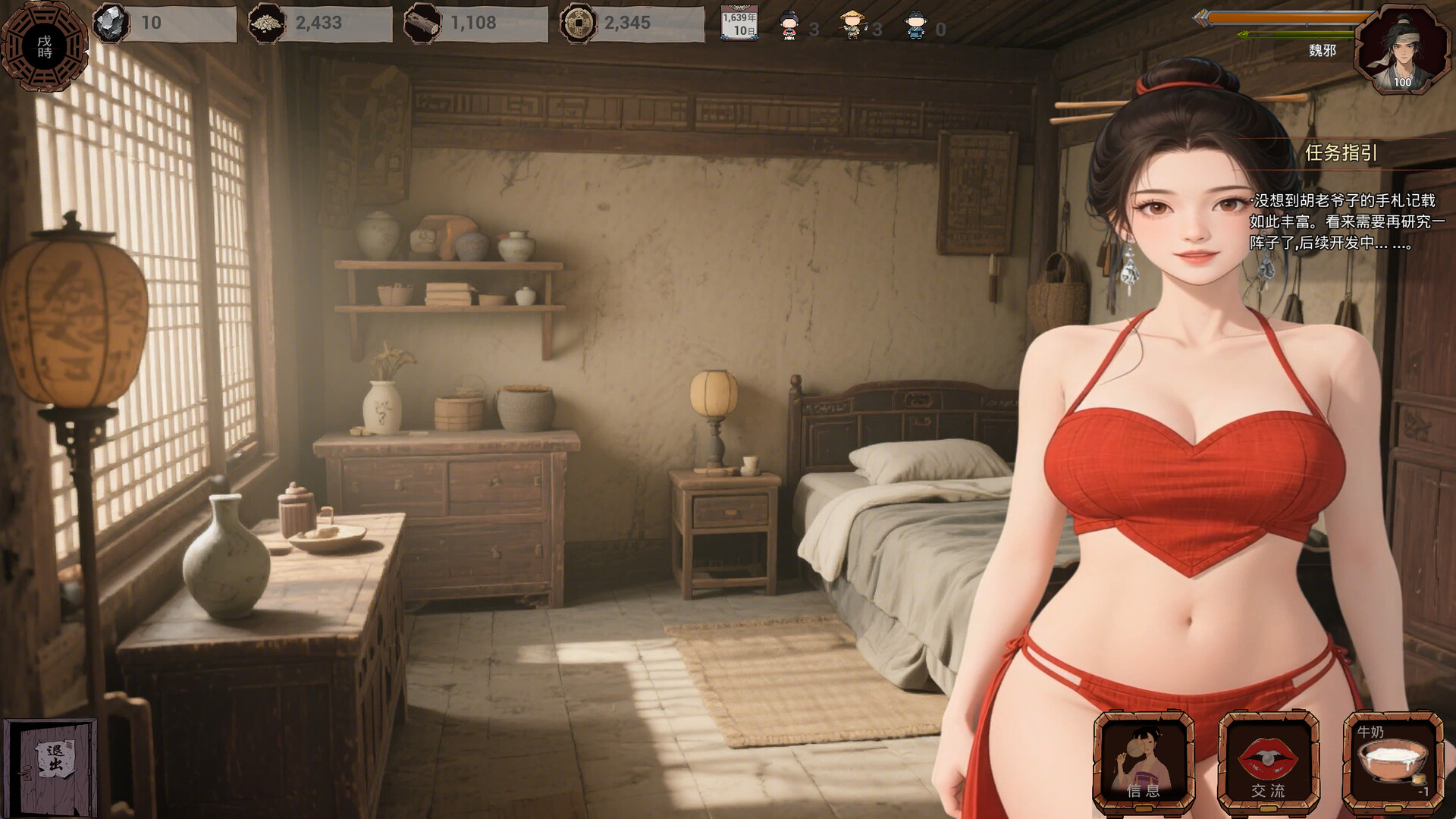Use the 牛奶 milk bowl item

(x=1393, y=762)
